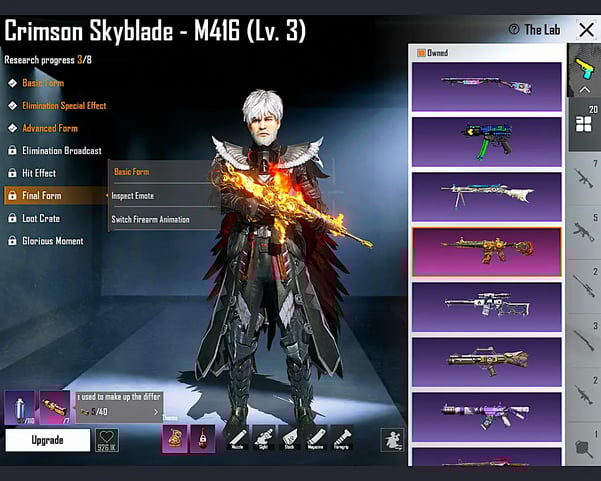Select the golden Crimson Skyblade M416 thumbnail
The width and height of the screenshot is (601, 481).
point(486,251)
